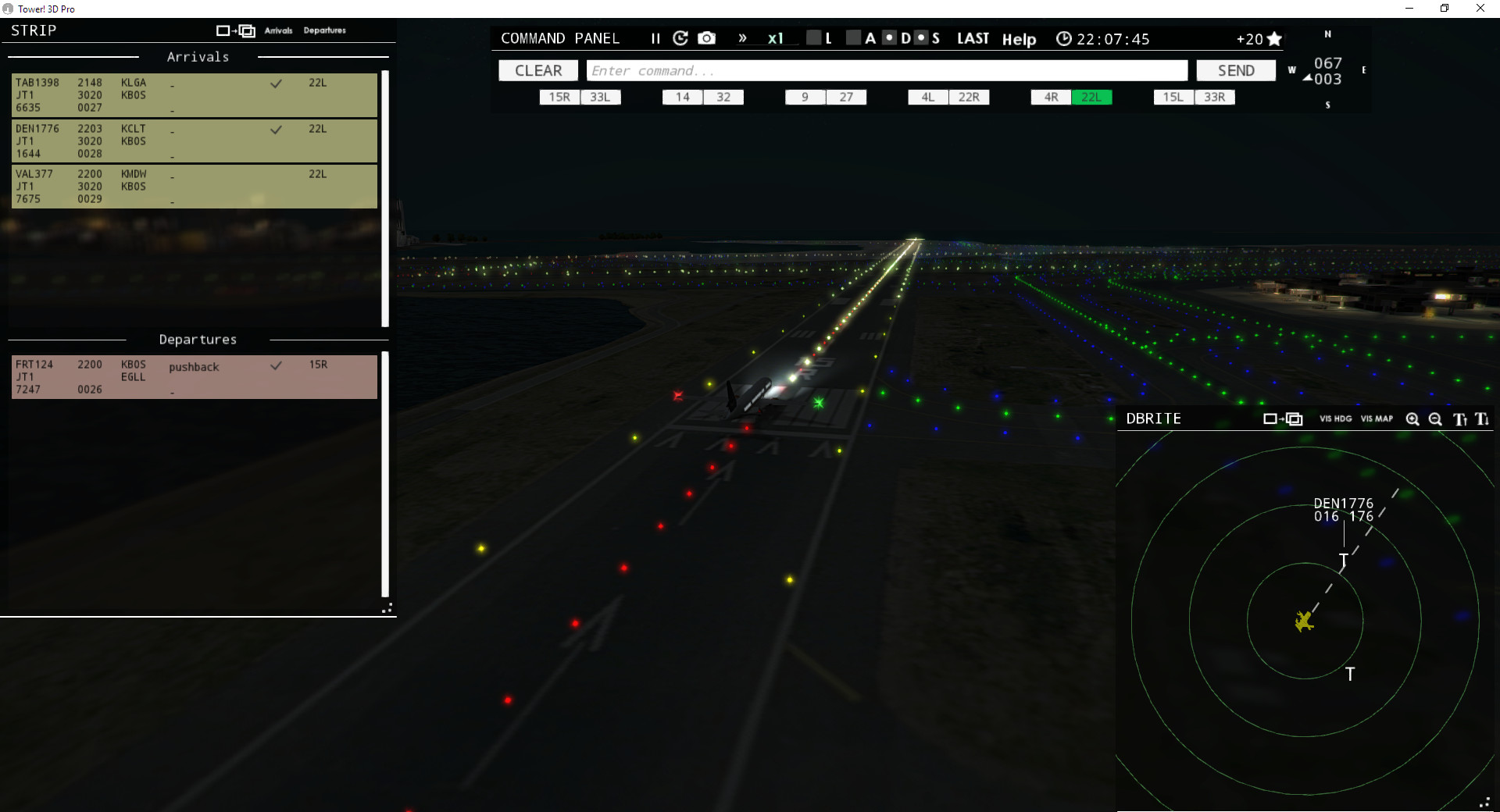This screenshot has height=812, width=1500.
Task: Select the Departures tab in the strip panel
Action: [325, 30]
